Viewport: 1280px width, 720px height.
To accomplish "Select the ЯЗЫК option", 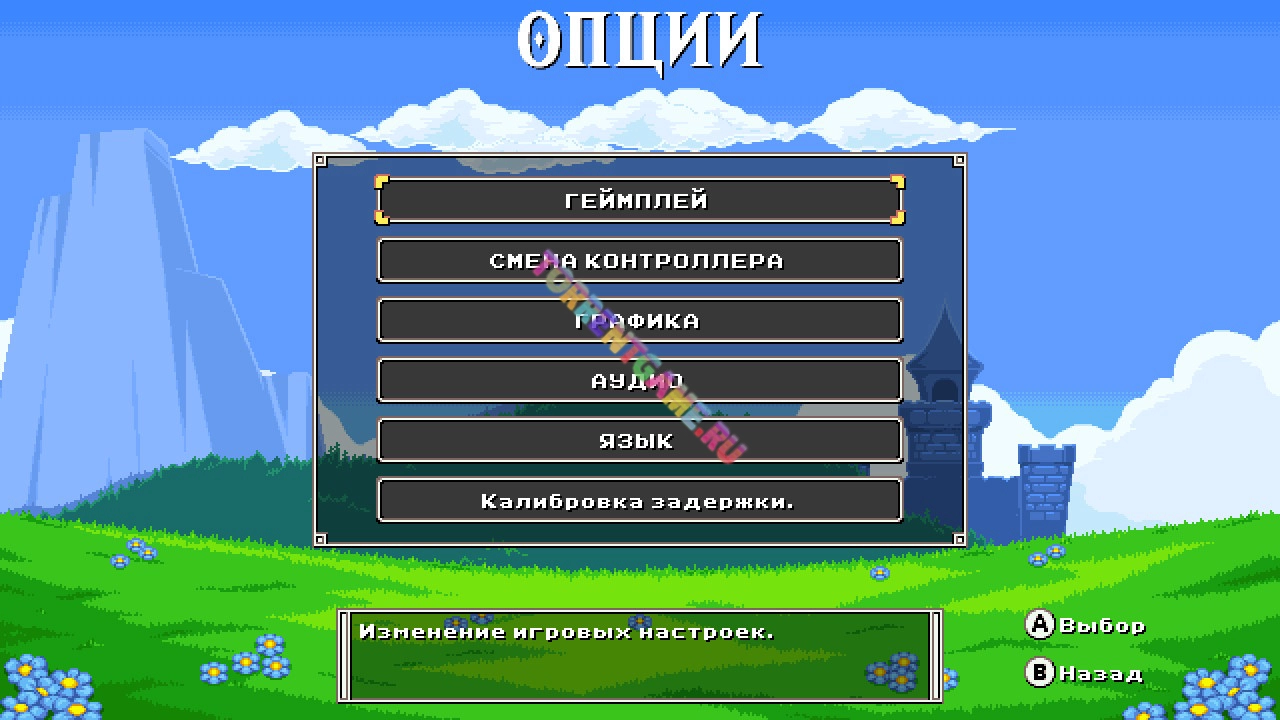I will (639, 440).
